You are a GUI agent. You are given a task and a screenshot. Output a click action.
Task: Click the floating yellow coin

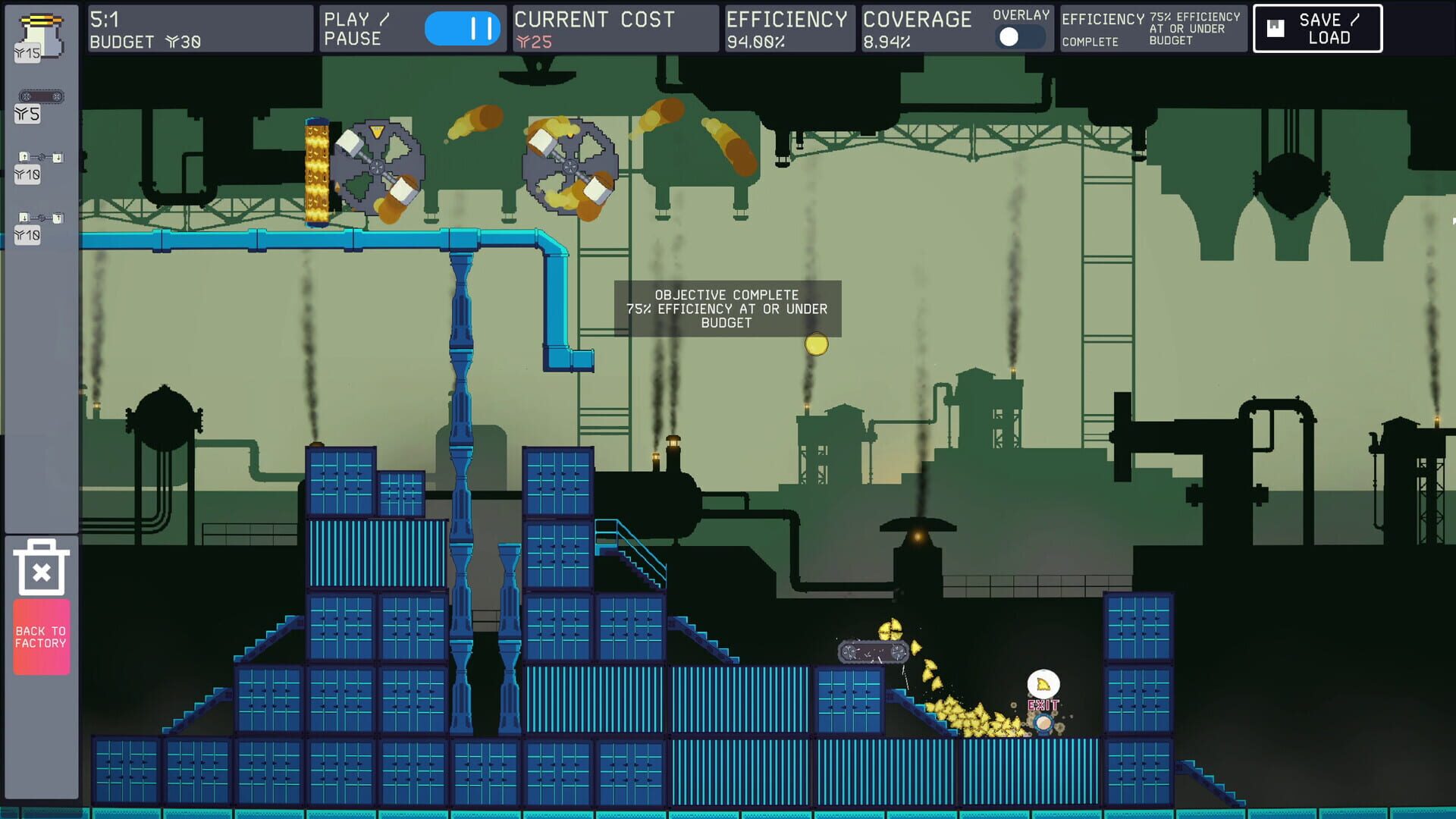point(815,343)
